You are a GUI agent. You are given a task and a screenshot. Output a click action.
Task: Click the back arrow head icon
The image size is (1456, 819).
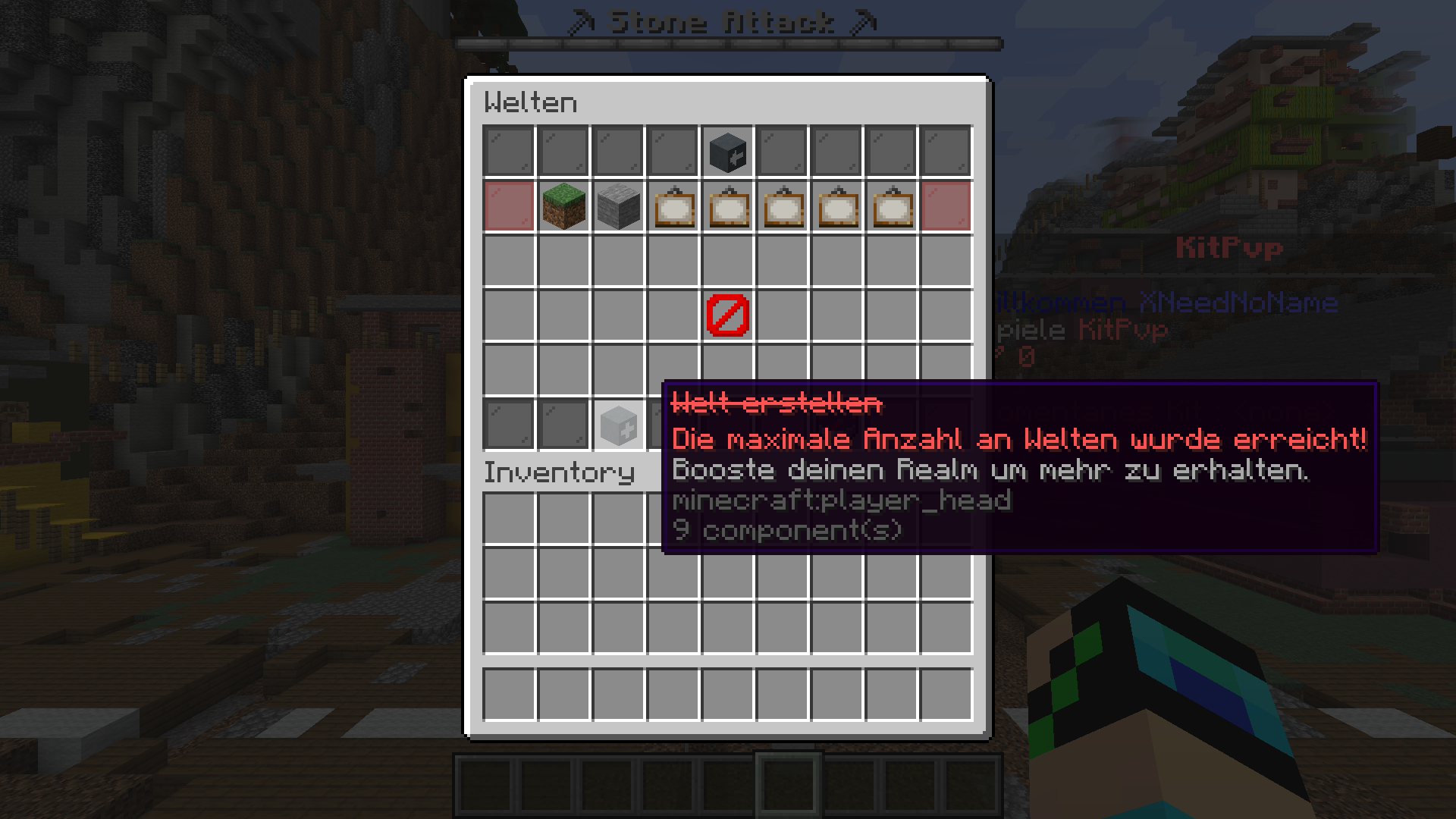(727, 152)
